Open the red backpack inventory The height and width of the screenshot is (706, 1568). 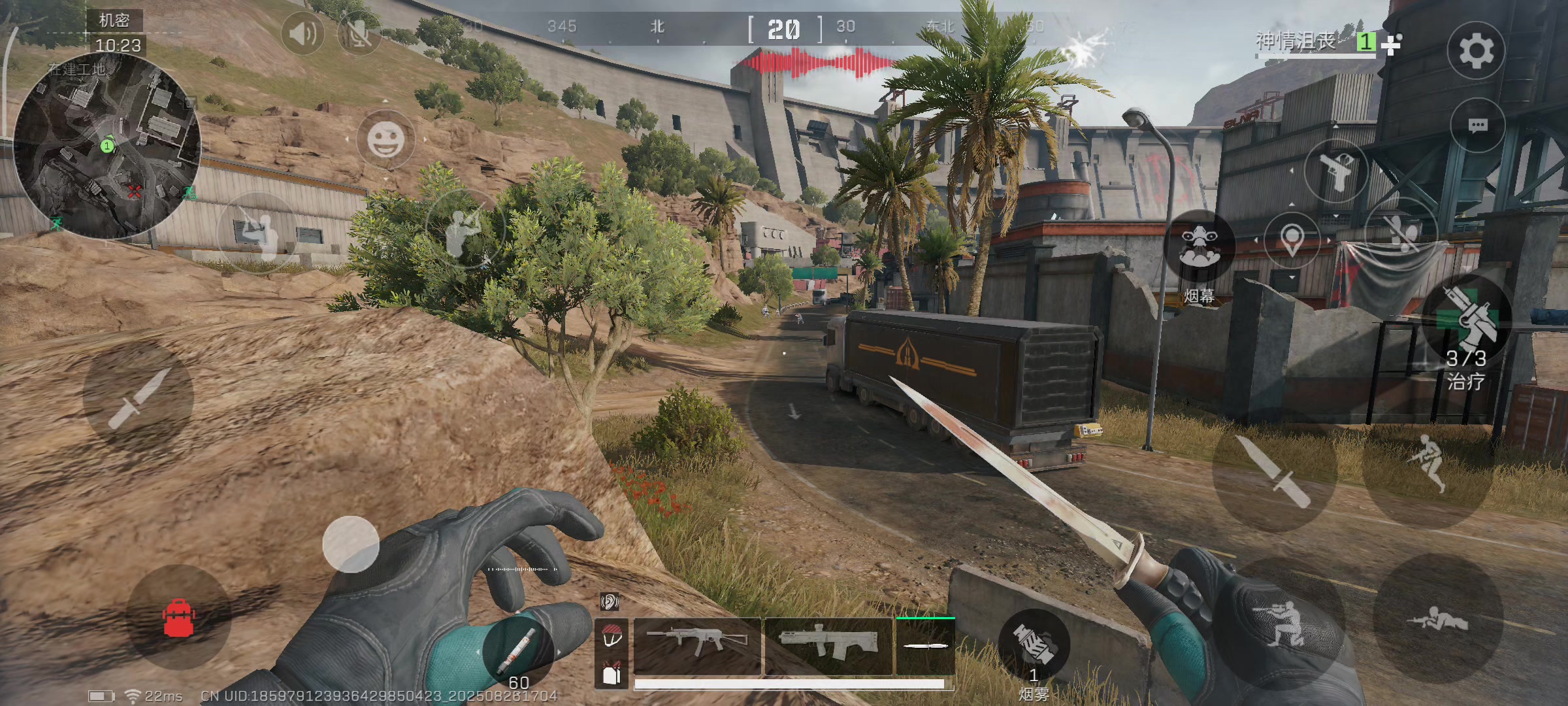coord(178,617)
